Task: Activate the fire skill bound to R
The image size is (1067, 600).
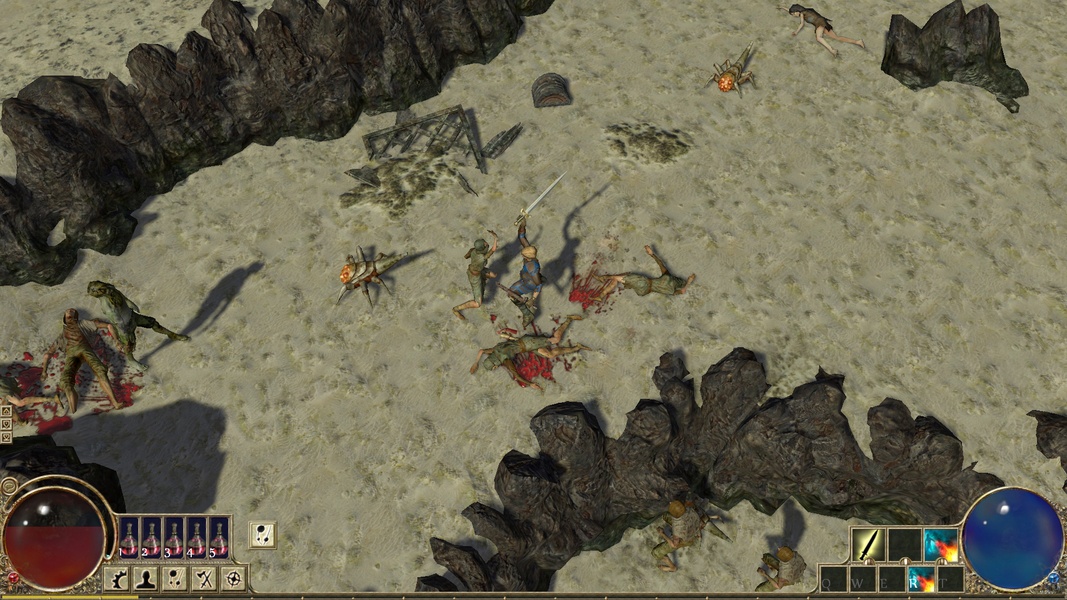Action: click(920, 579)
